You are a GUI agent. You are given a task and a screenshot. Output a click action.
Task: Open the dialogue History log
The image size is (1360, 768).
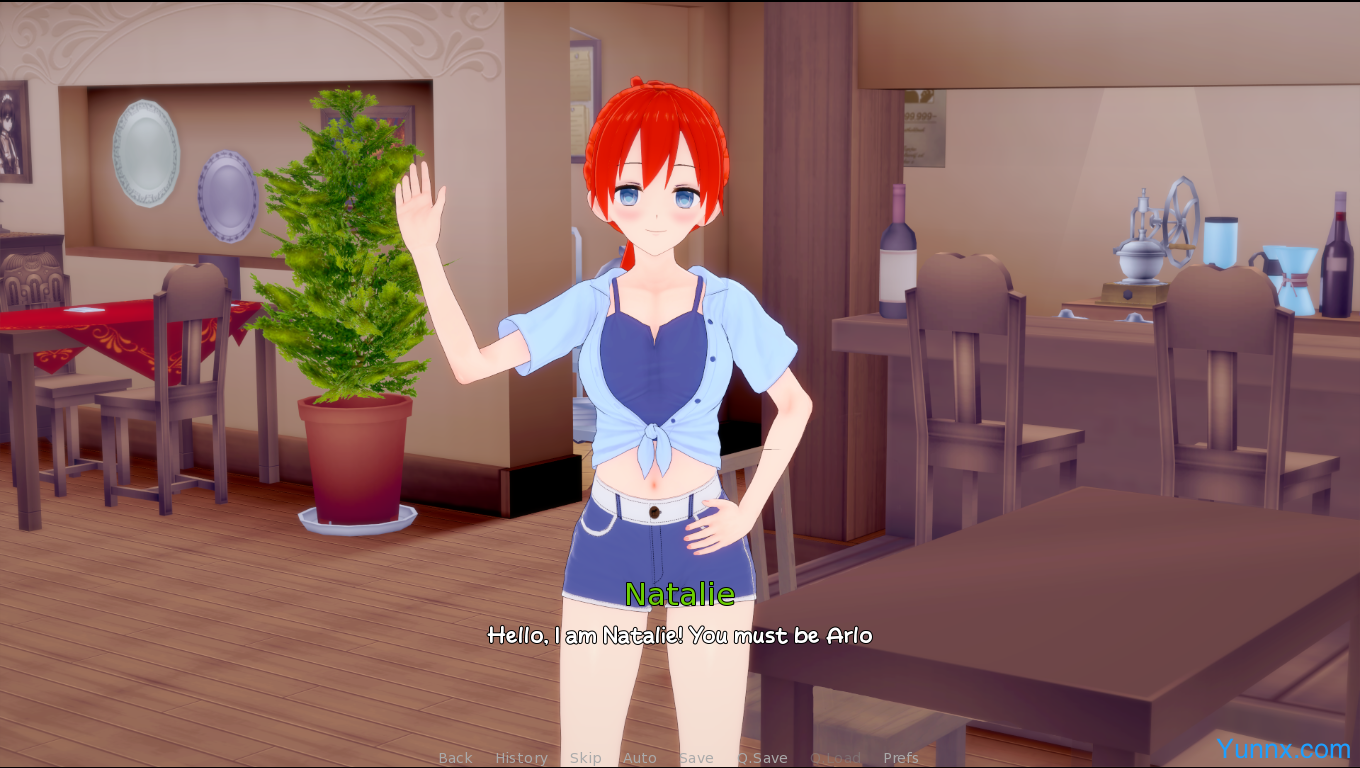click(521, 758)
